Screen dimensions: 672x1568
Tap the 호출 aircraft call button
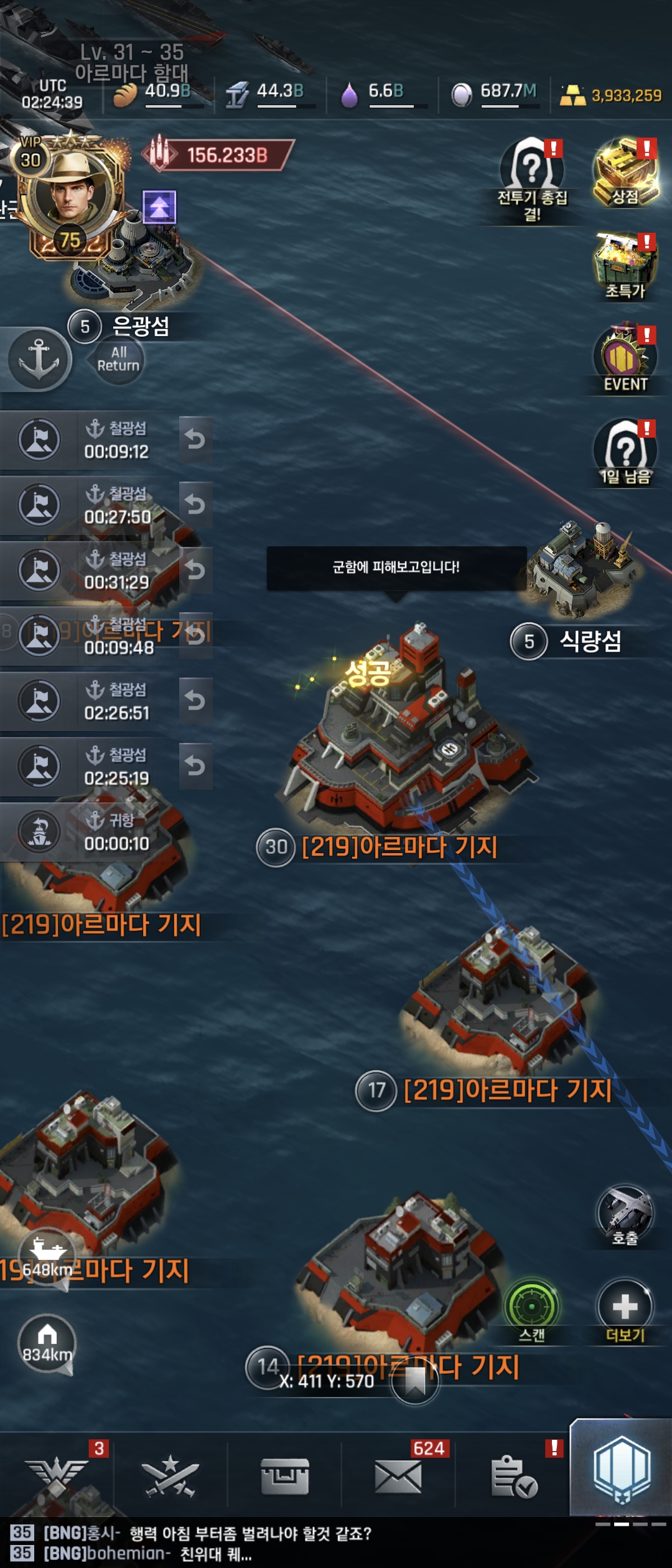pyautogui.click(x=625, y=1215)
